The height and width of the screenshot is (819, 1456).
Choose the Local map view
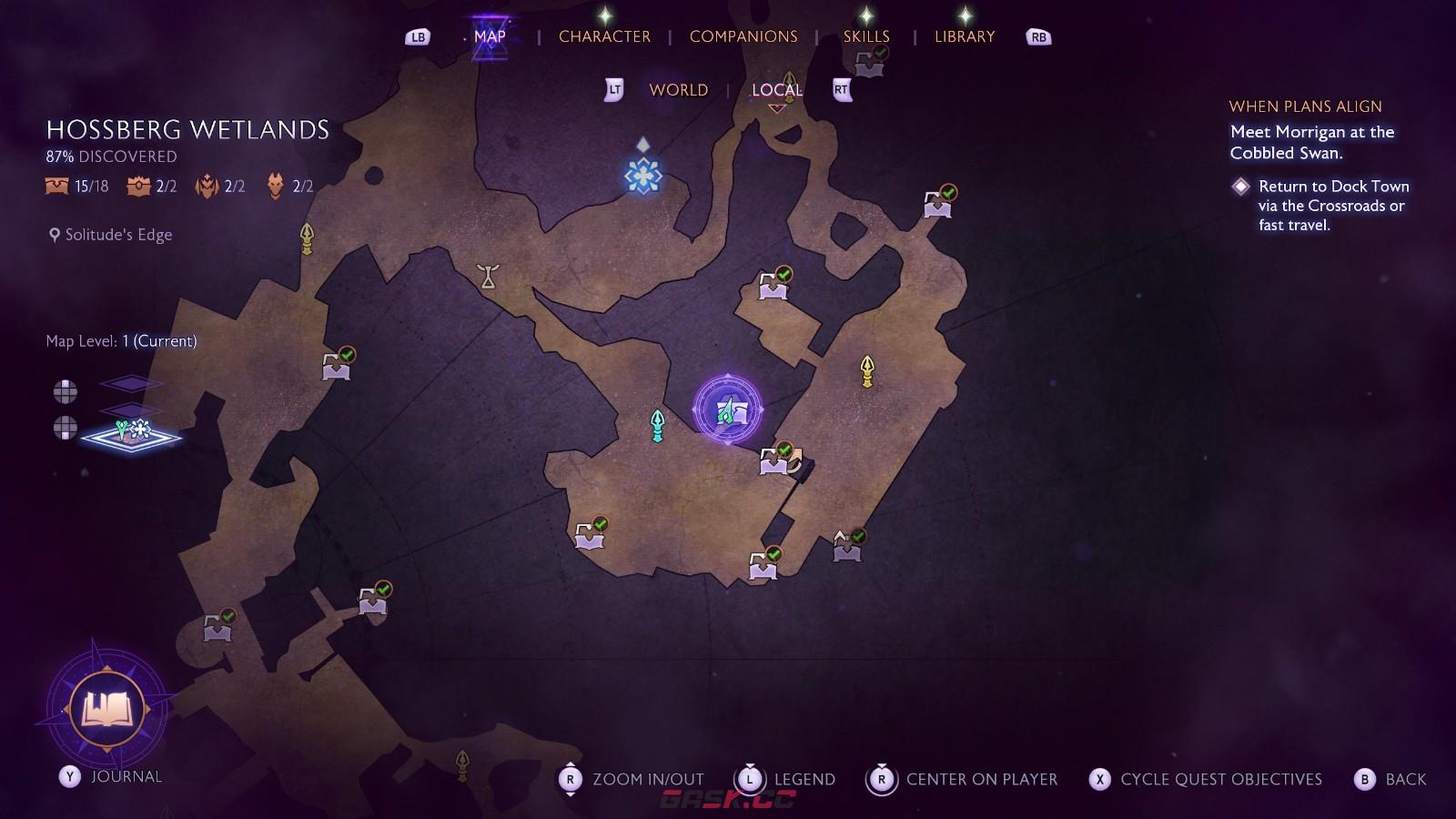(776, 90)
